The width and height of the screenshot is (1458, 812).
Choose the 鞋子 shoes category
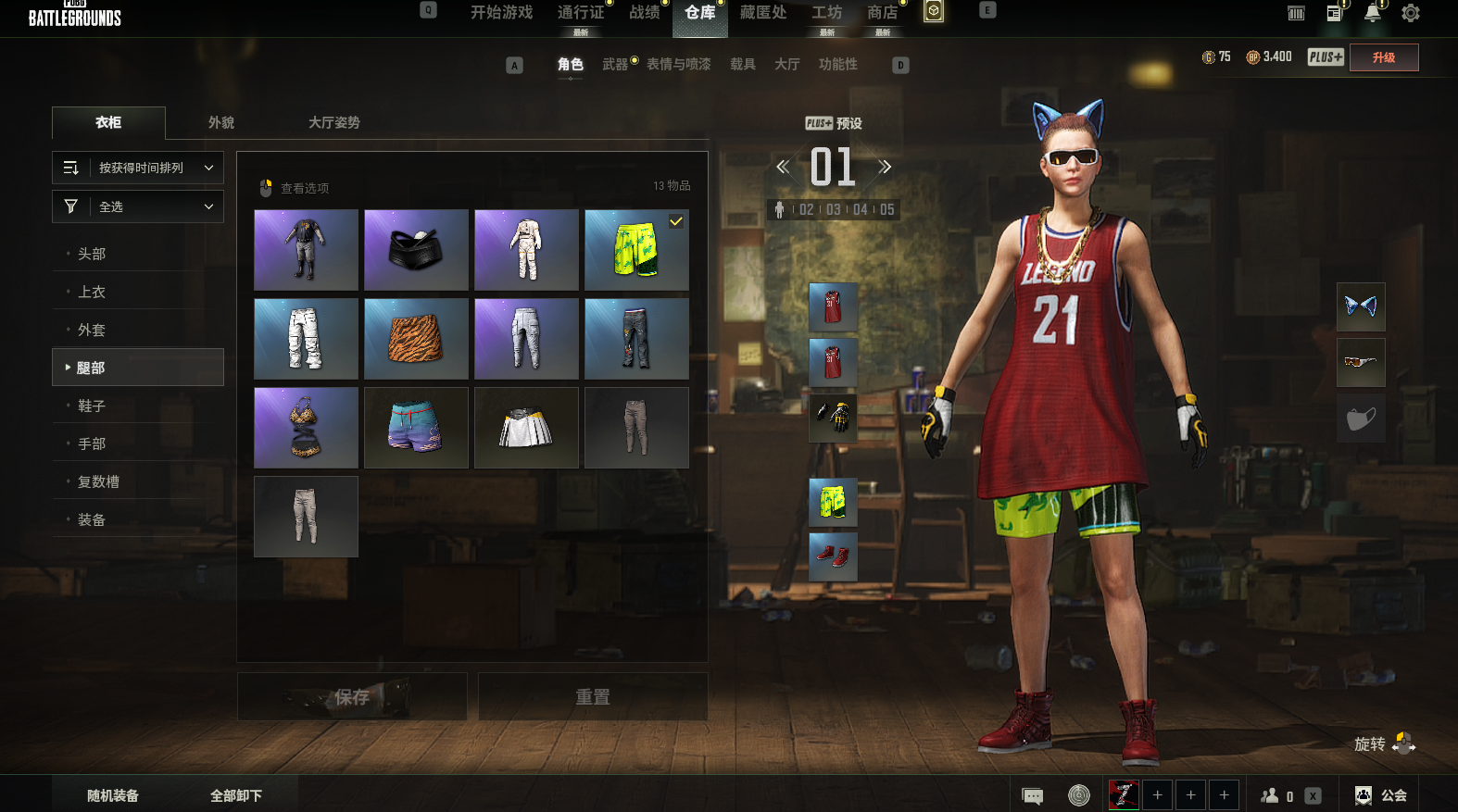pos(92,406)
